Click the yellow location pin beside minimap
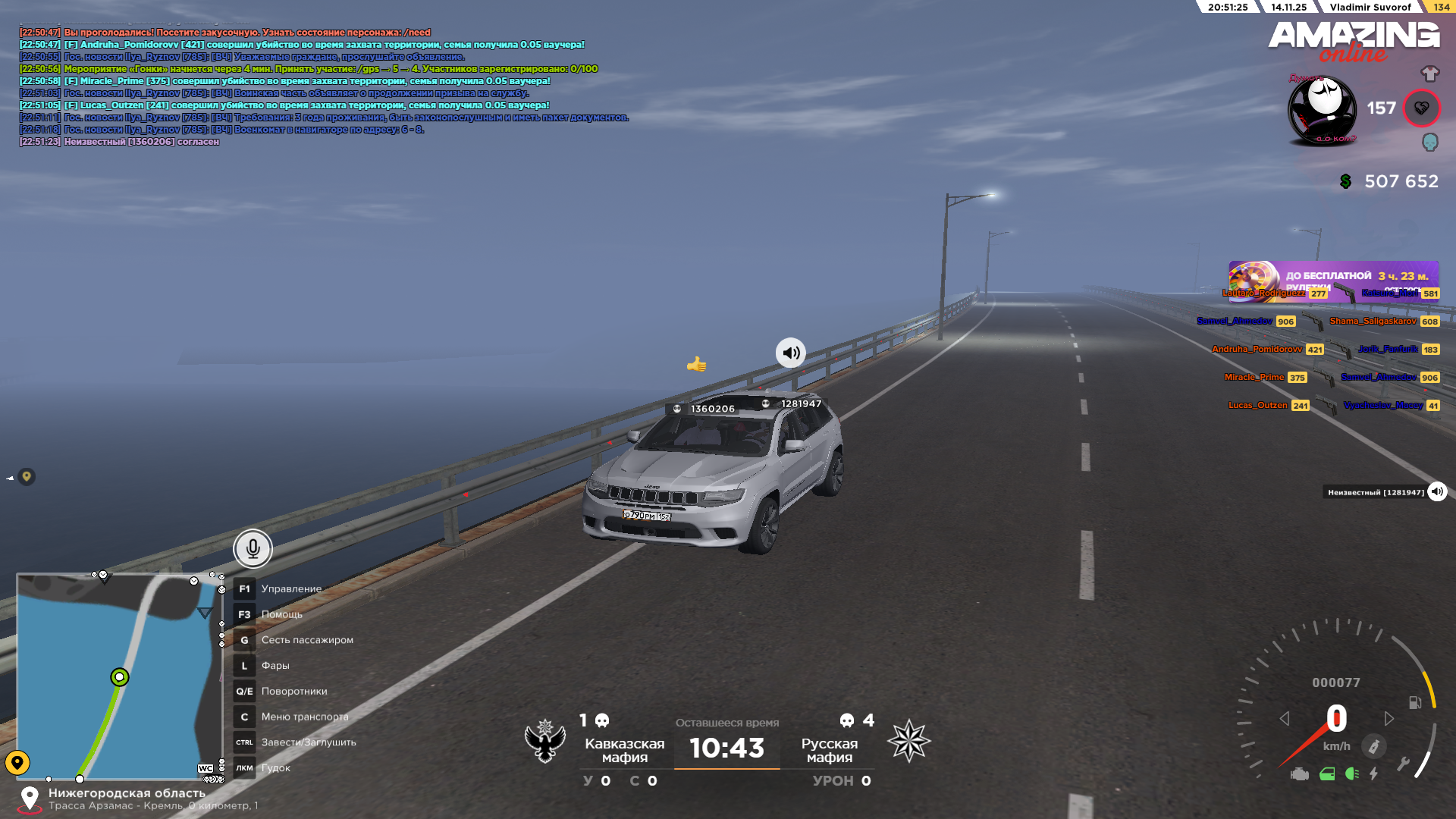This screenshot has width=1456, height=819. coord(17,762)
